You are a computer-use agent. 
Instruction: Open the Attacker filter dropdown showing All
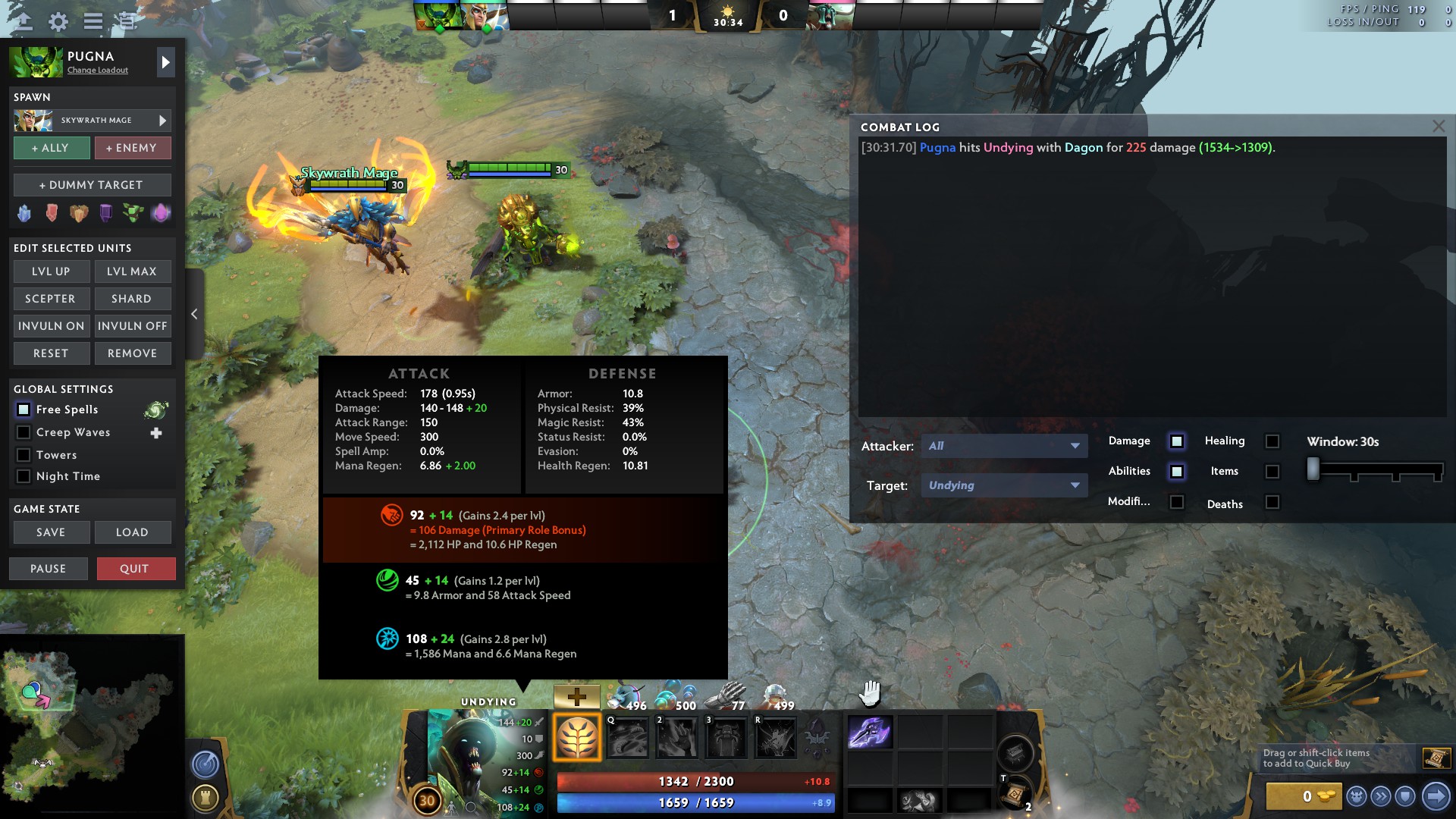pyautogui.click(x=1005, y=446)
